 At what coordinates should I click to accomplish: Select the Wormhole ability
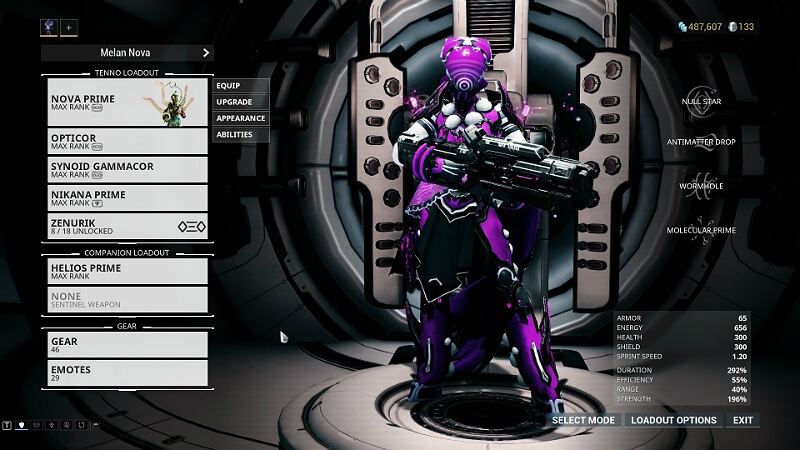[700, 186]
